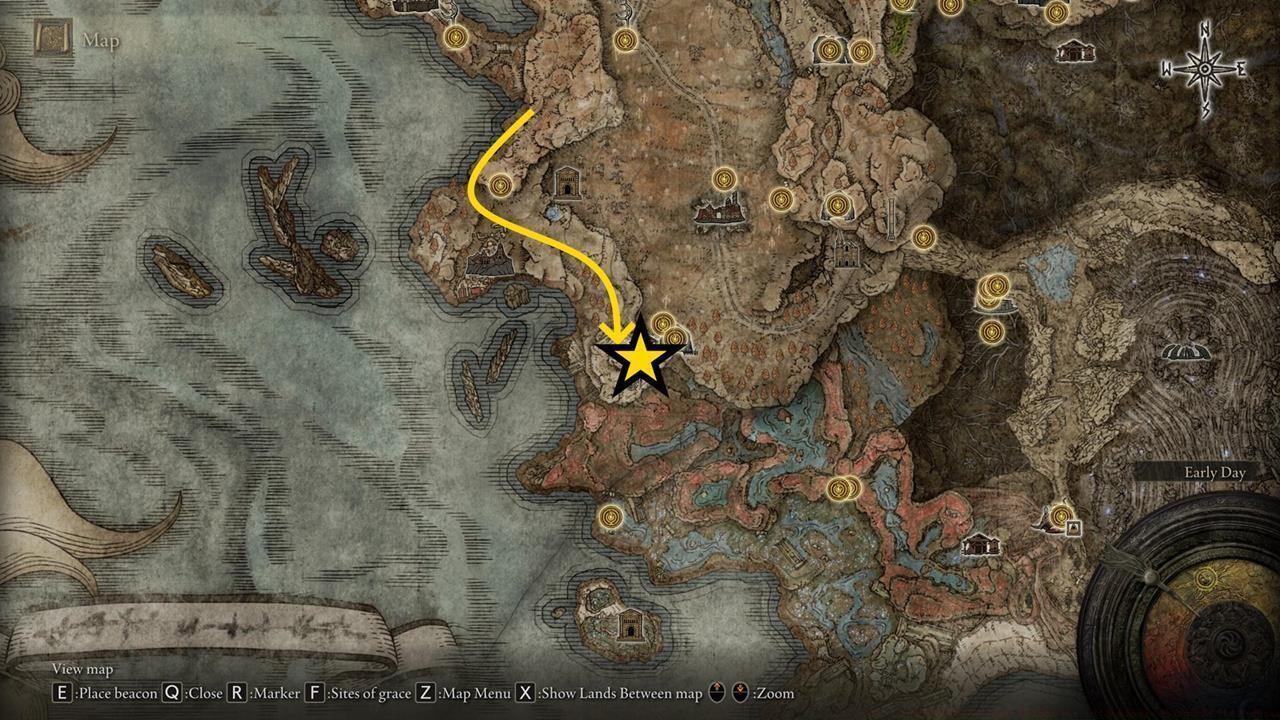
Task: Select the site of grace in the red swamp region
Action: coord(838,490)
